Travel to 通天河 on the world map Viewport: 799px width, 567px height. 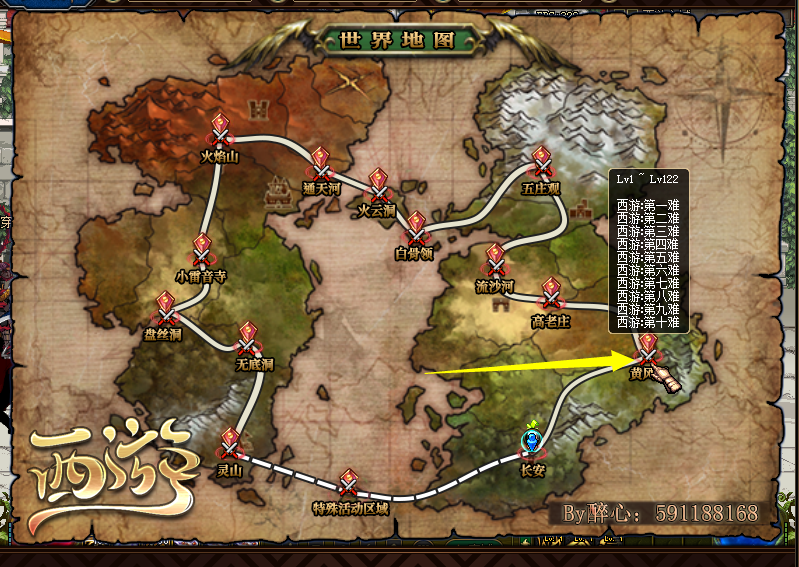point(320,165)
